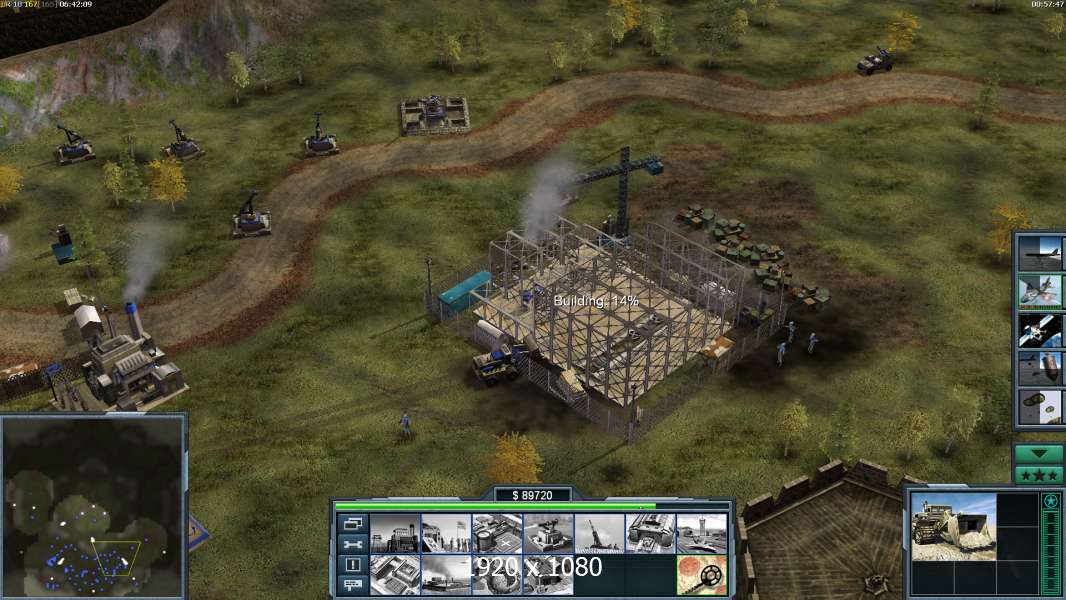This screenshot has width=1066, height=600.
Task: Activate the mine detector command icon
Action: pyautogui.click(x=701, y=574)
